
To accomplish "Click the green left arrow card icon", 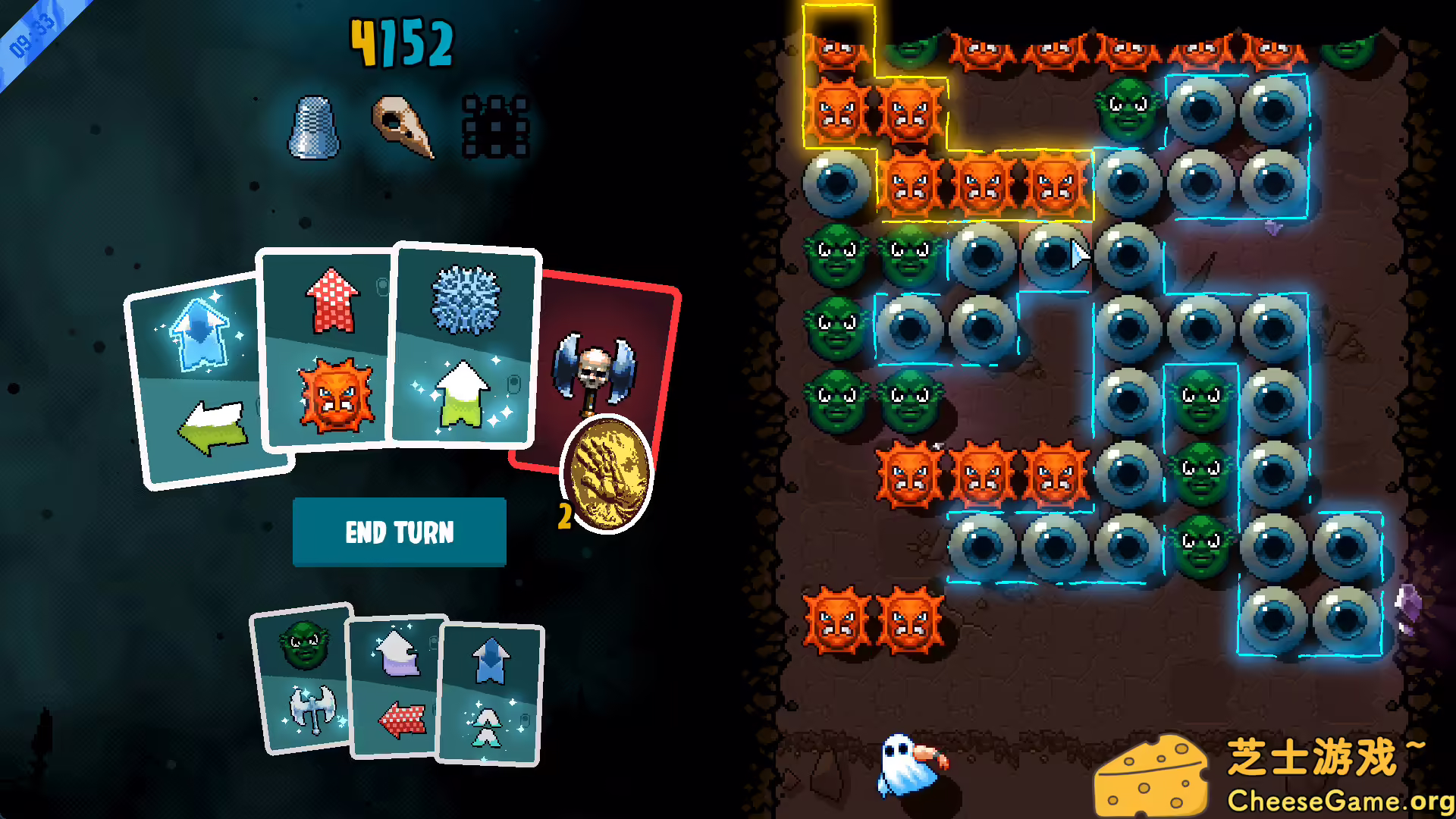I will click(212, 428).
